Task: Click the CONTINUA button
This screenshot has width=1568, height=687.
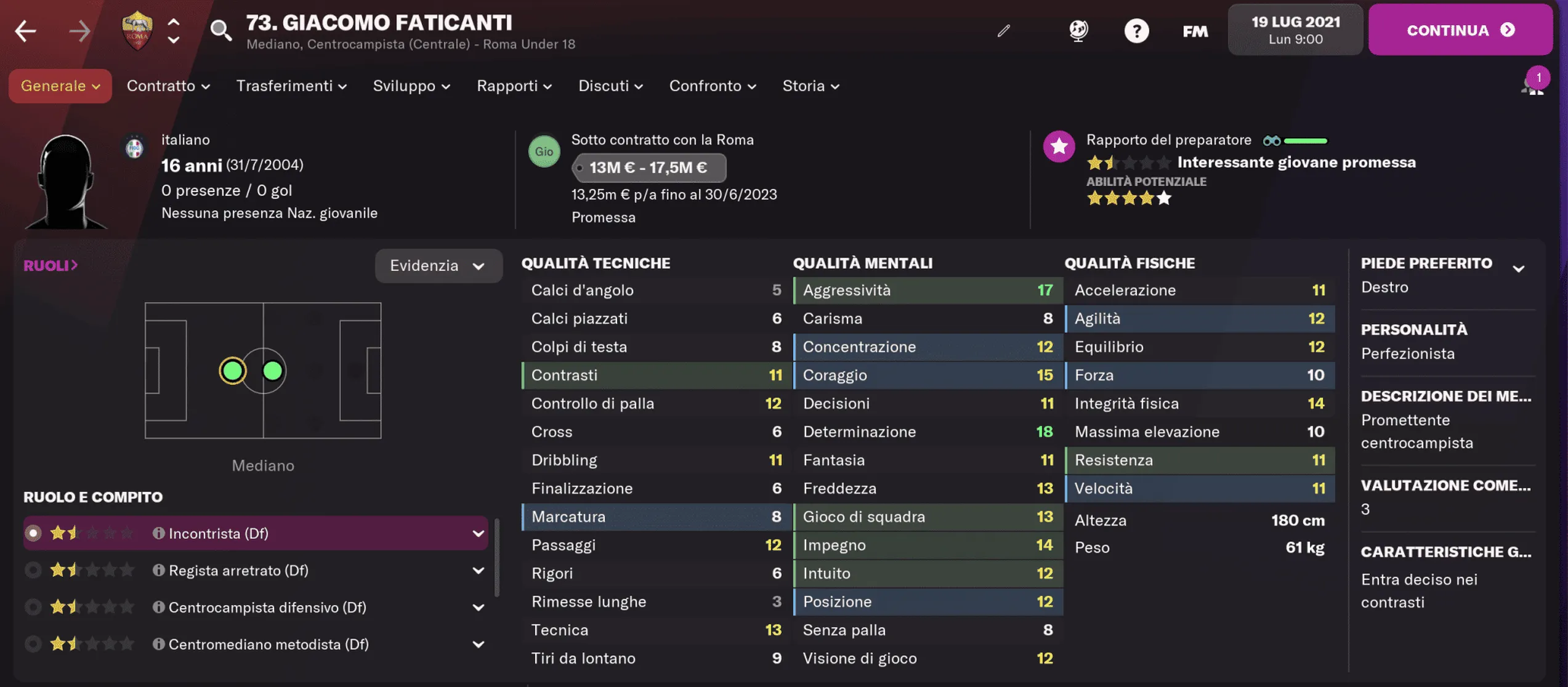Action: click(x=1460, y=29)
